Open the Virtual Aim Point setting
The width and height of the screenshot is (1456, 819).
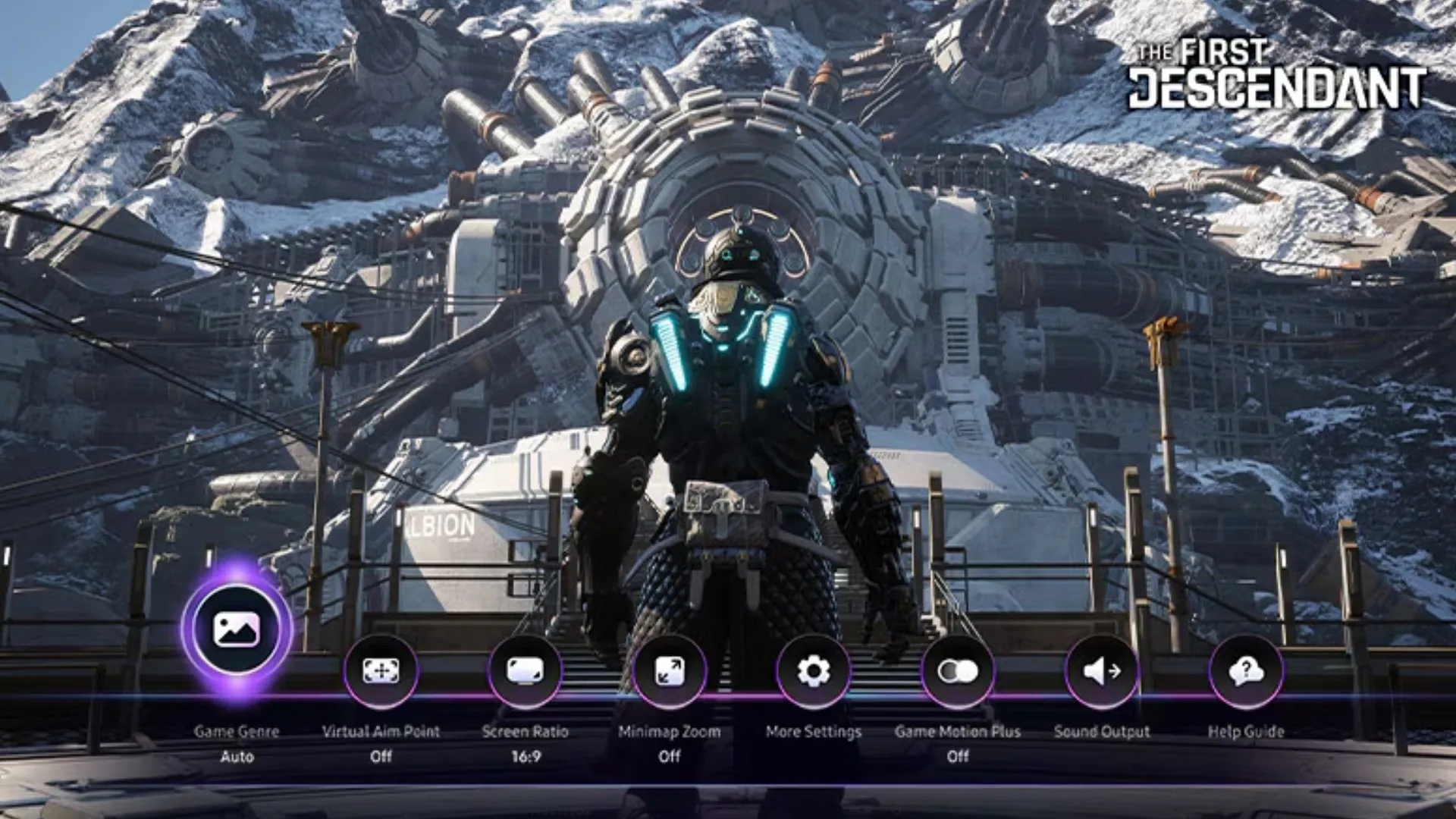(381, 671)
